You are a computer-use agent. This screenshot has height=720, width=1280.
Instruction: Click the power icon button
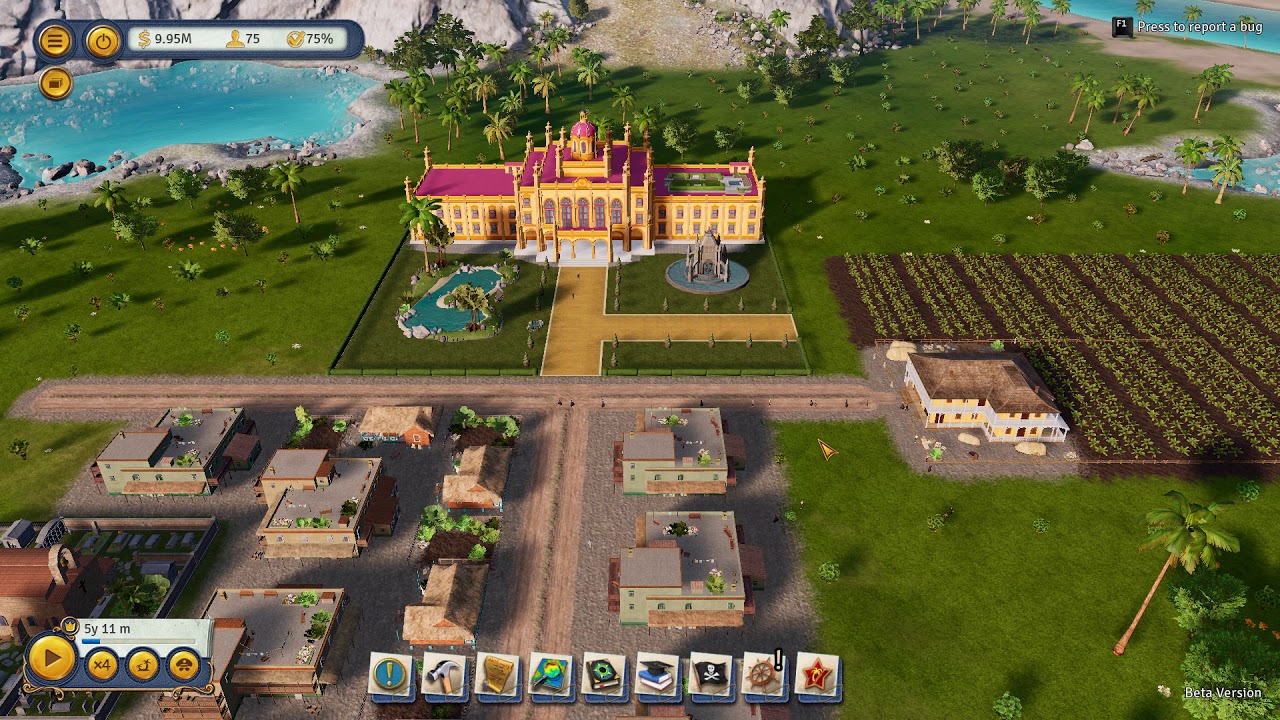click(x=102, y=41)
